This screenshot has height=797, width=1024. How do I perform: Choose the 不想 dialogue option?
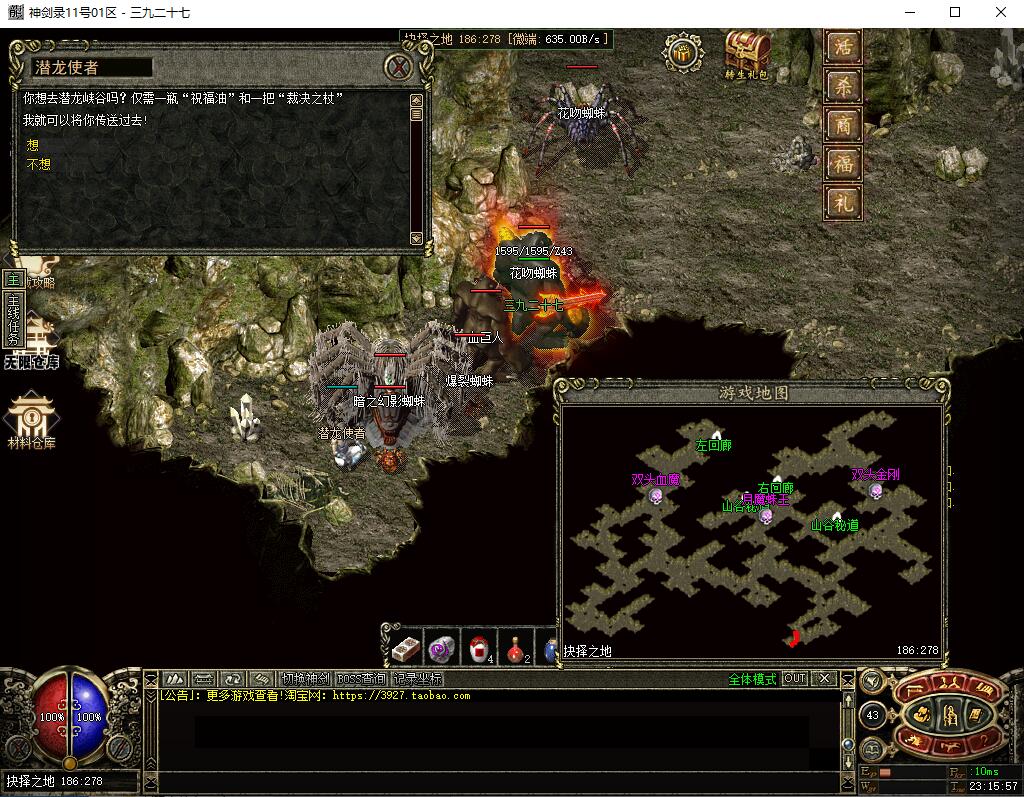[39, 164]
